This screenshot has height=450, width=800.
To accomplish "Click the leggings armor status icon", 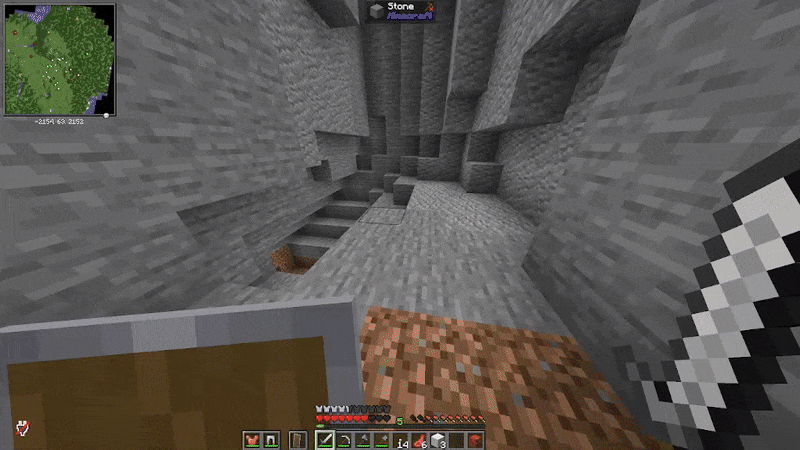I will point(268,439).
